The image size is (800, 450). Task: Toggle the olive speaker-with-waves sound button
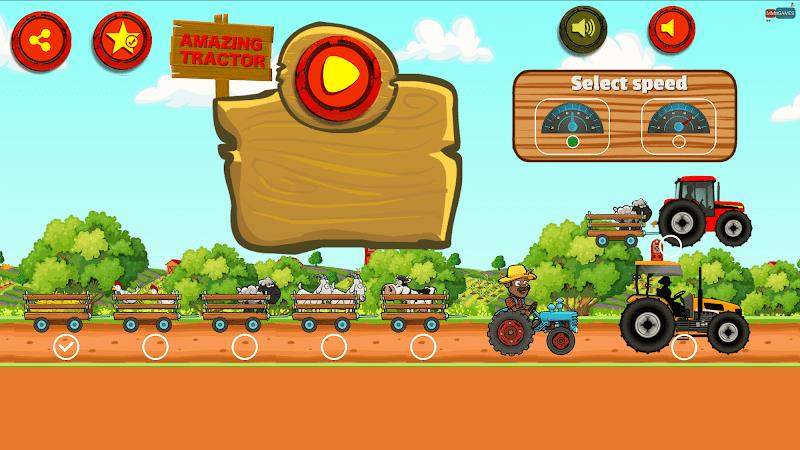588,29
